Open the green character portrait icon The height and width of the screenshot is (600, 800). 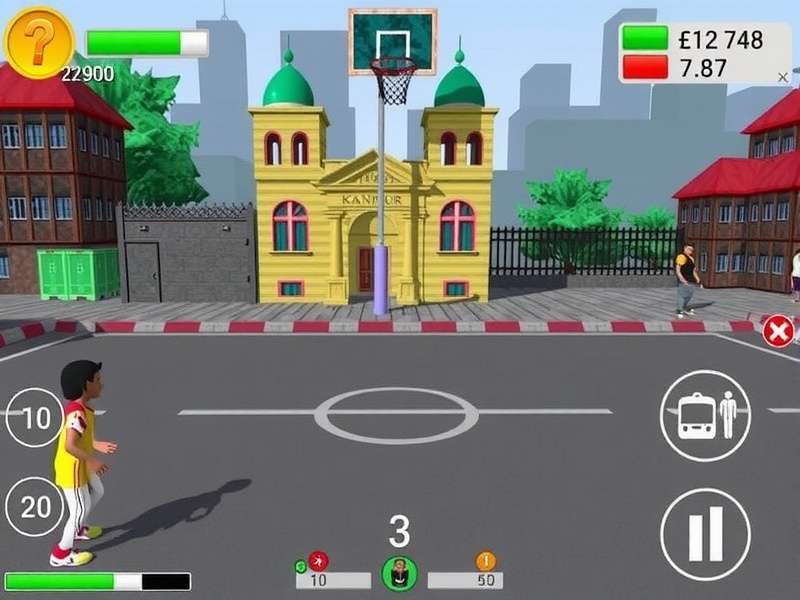pos(399,574)
